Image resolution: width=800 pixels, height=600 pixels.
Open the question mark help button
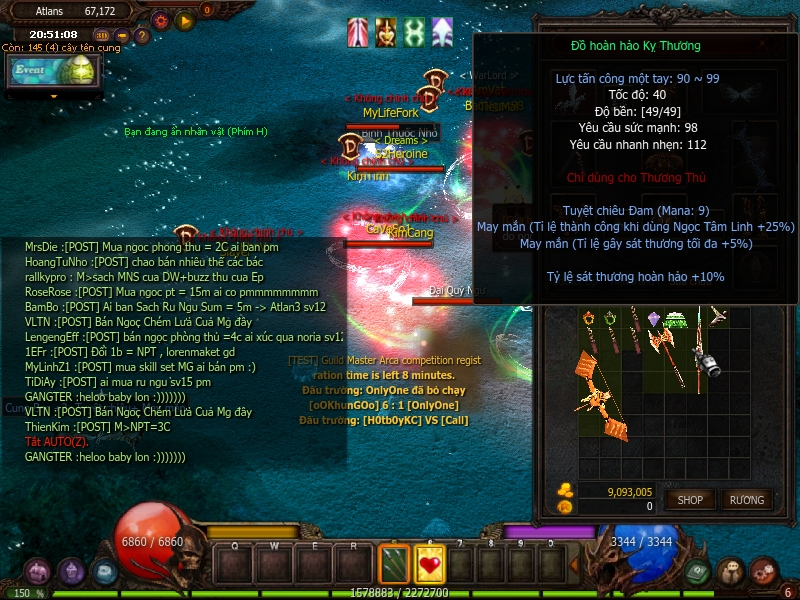click(142, 35)
